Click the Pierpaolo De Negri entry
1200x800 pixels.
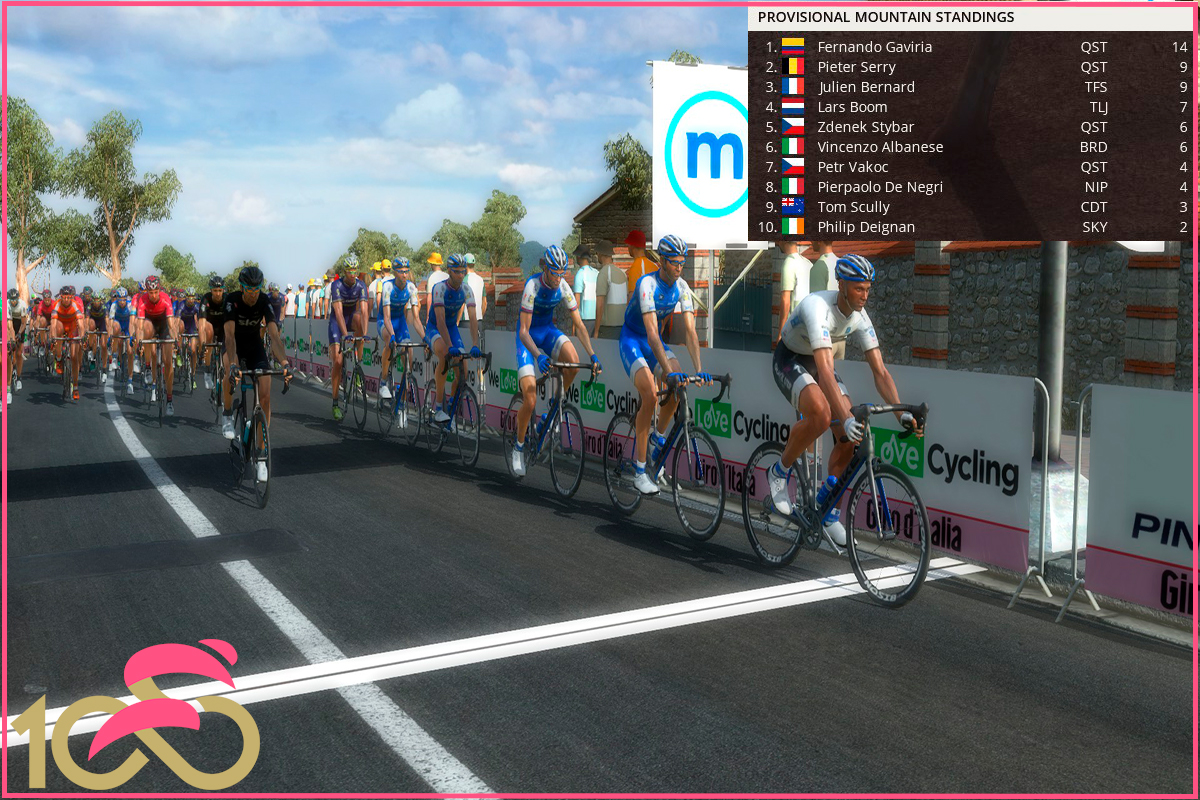pyautogui.click(x=880, y=187)
